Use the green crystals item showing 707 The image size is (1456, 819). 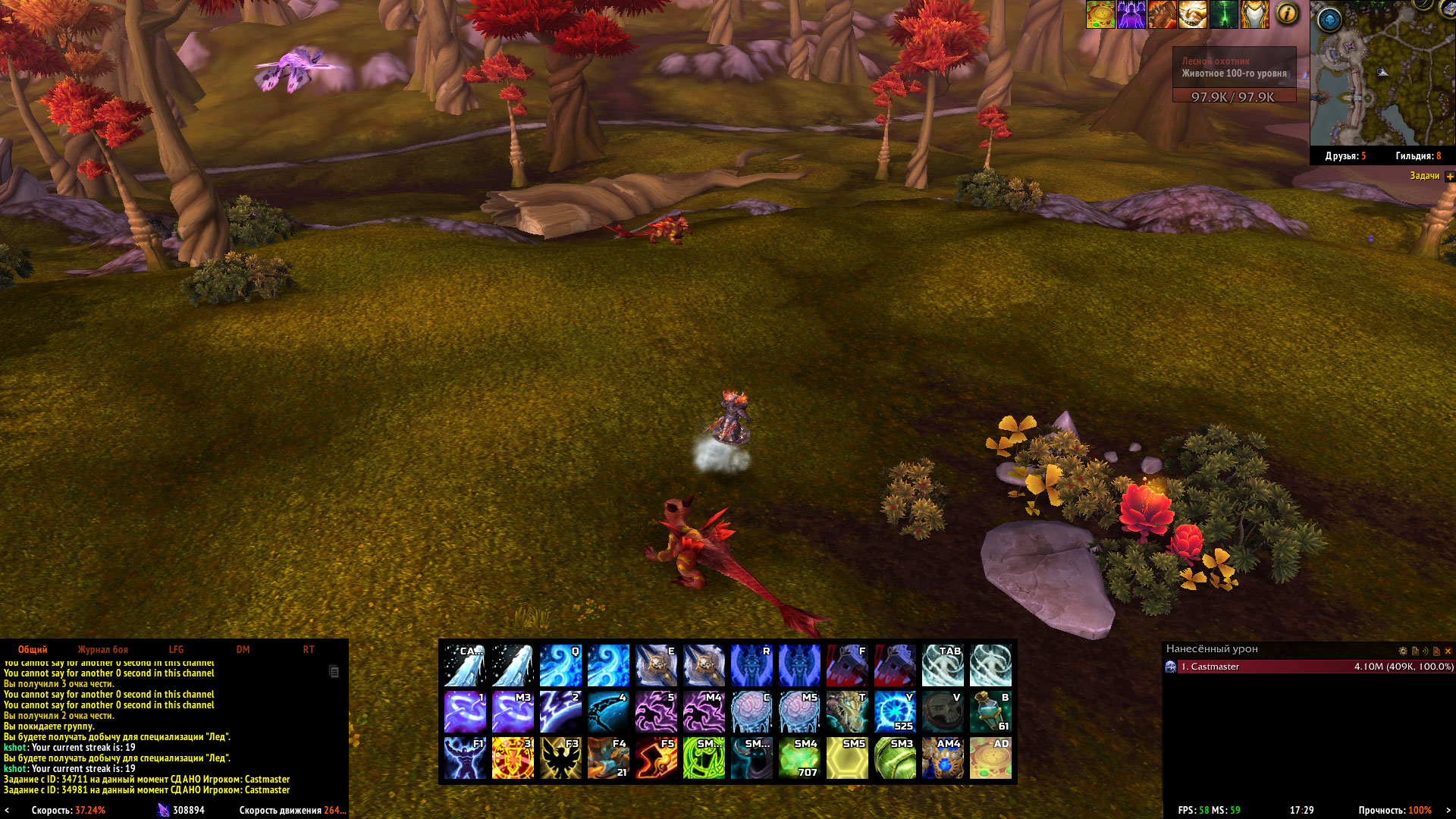[799, 758]
